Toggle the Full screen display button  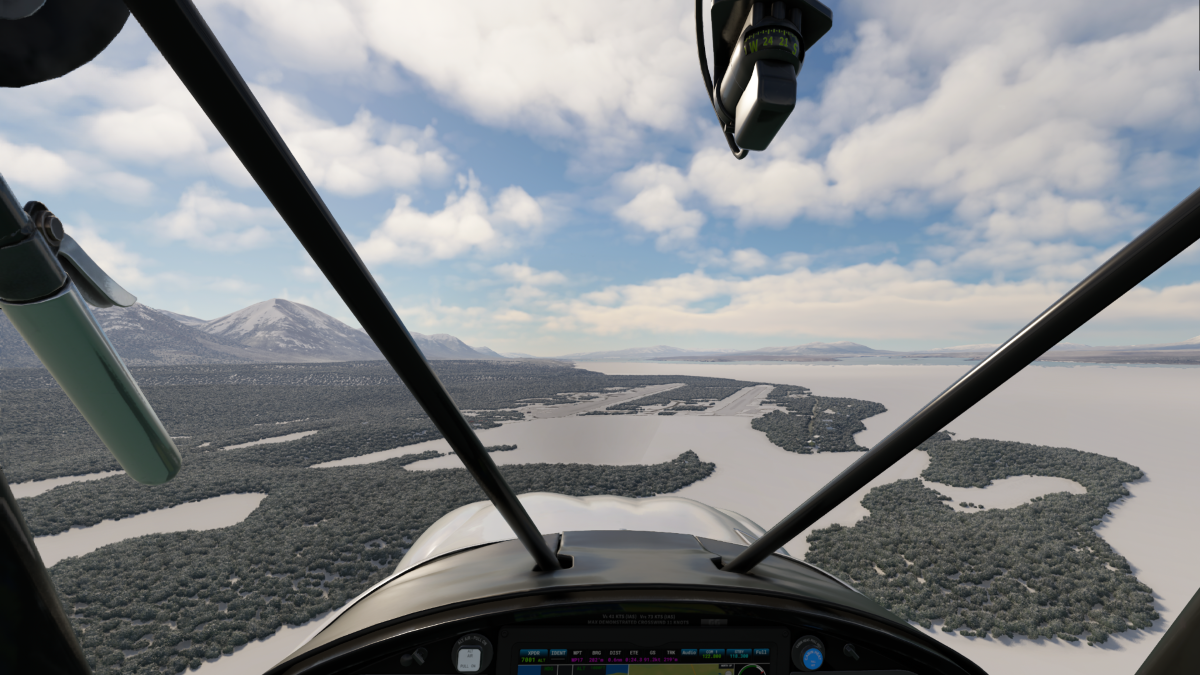pyautogui.click(x=762, y=653)
